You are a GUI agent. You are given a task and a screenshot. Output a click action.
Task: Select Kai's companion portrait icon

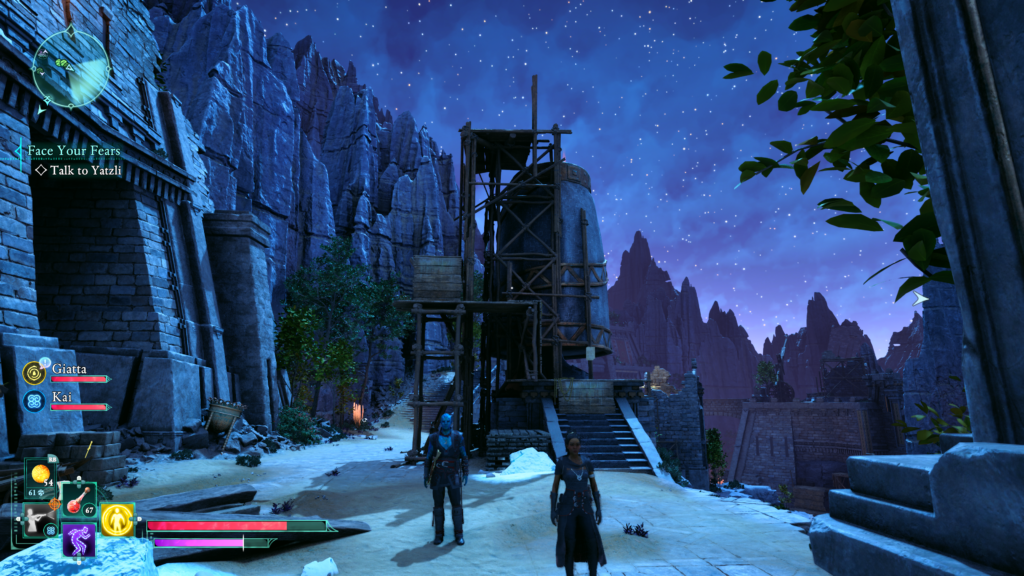coord(33,401)
